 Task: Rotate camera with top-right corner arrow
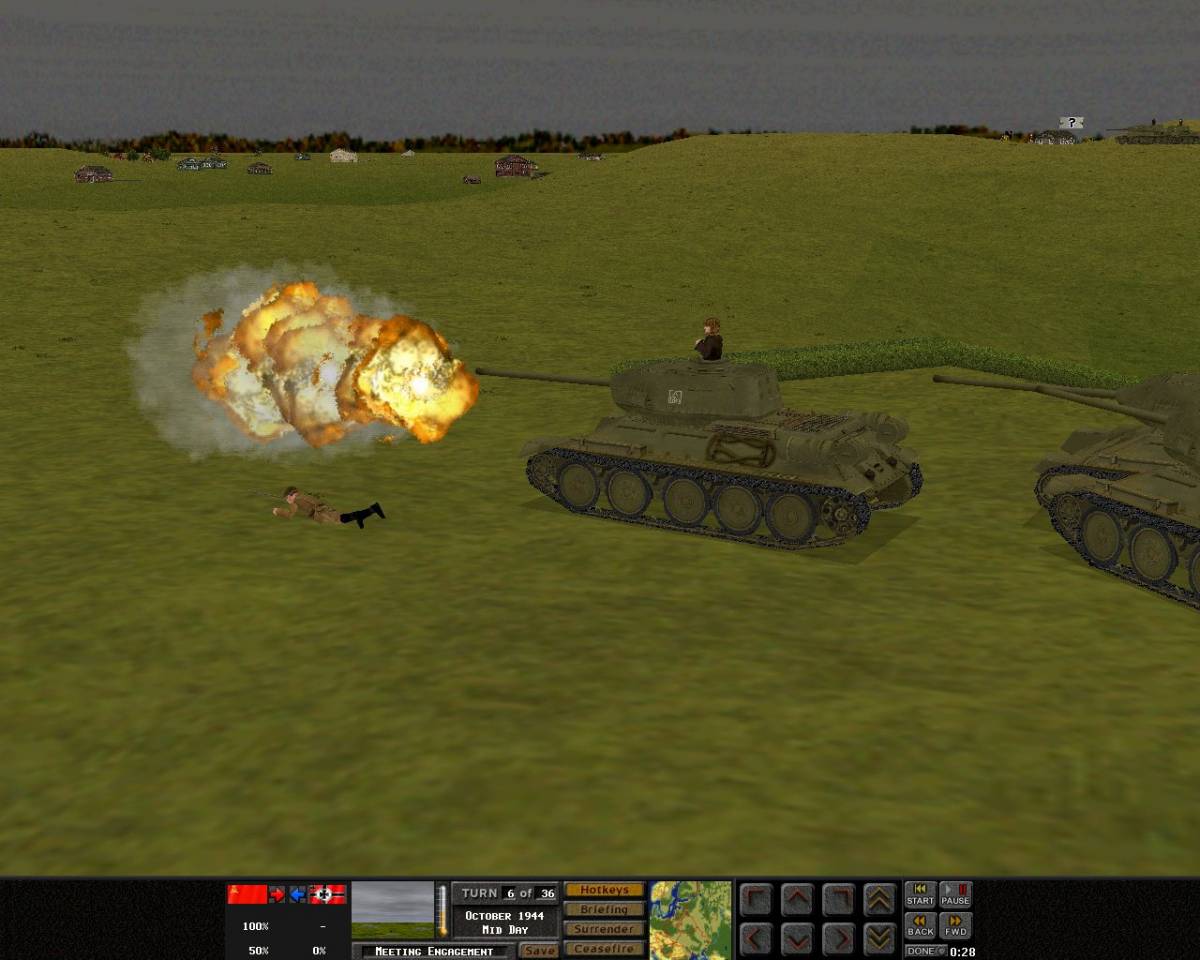[838, 899]
